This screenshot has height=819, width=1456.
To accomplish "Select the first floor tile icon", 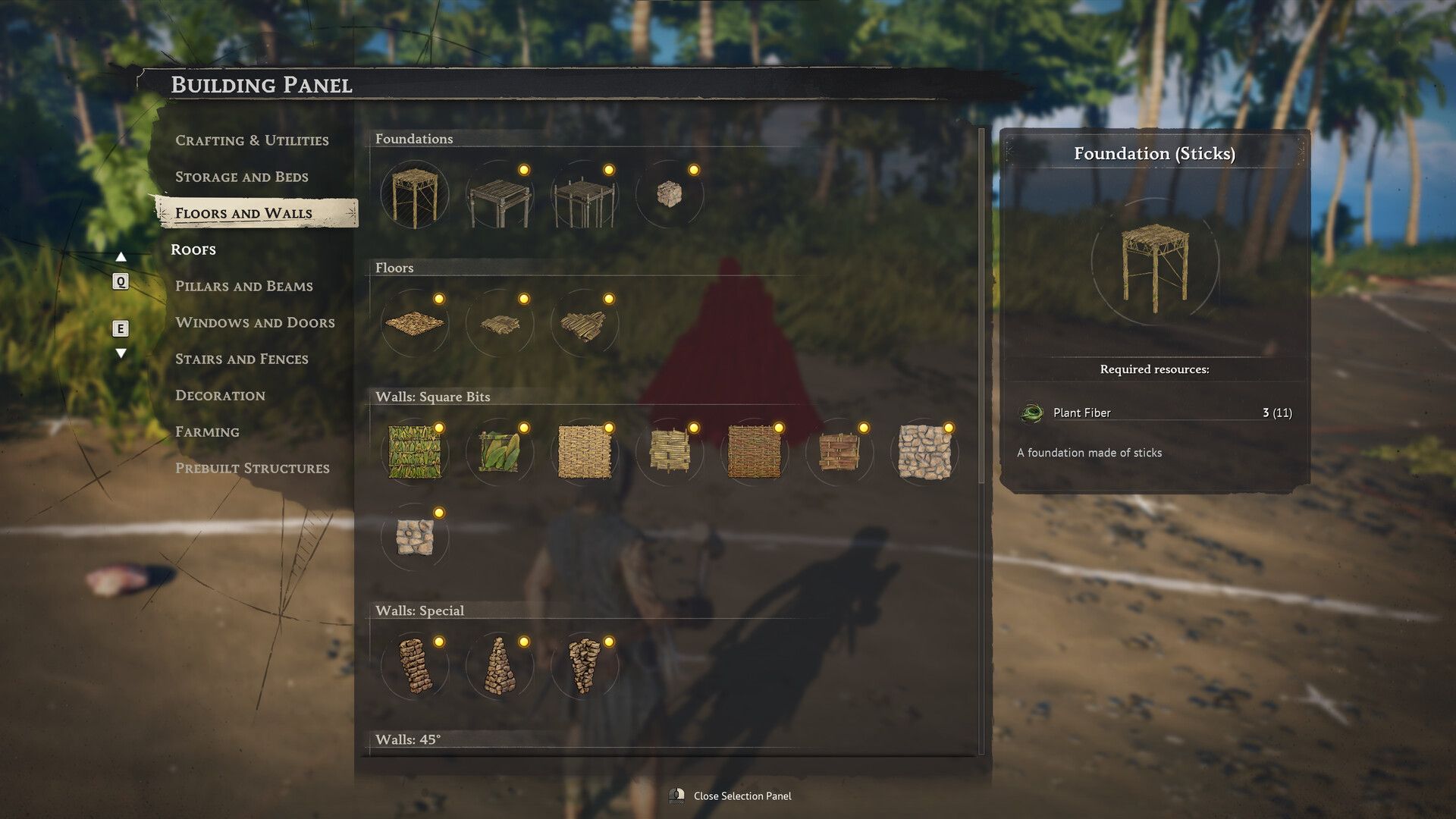I will click(416, 323).
